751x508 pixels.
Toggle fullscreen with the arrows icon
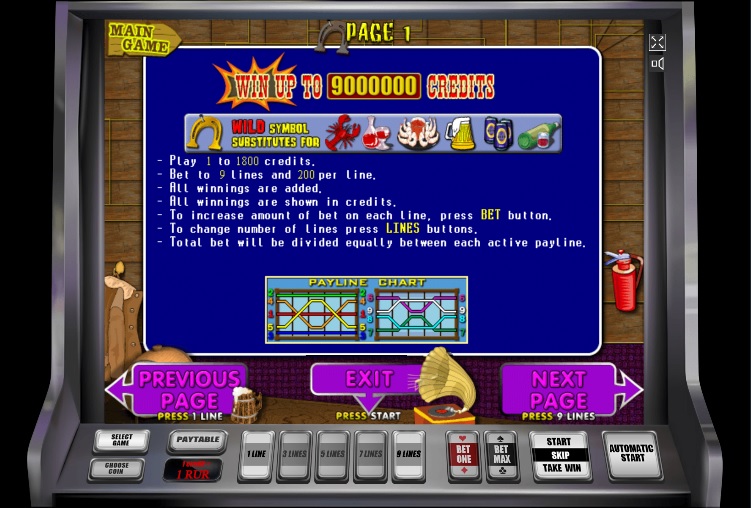coord(657,42)
